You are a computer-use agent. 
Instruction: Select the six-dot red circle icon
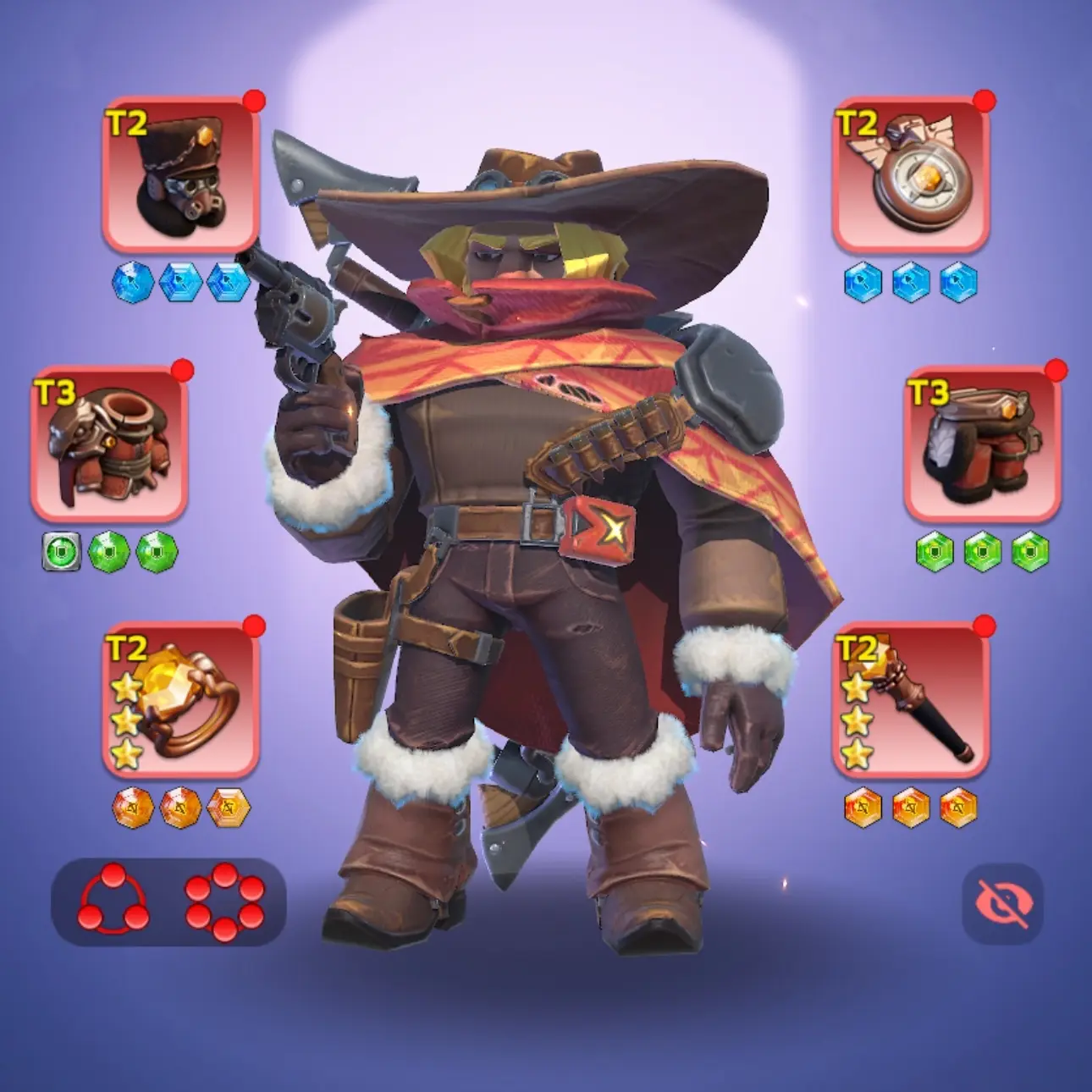point(224,901)
